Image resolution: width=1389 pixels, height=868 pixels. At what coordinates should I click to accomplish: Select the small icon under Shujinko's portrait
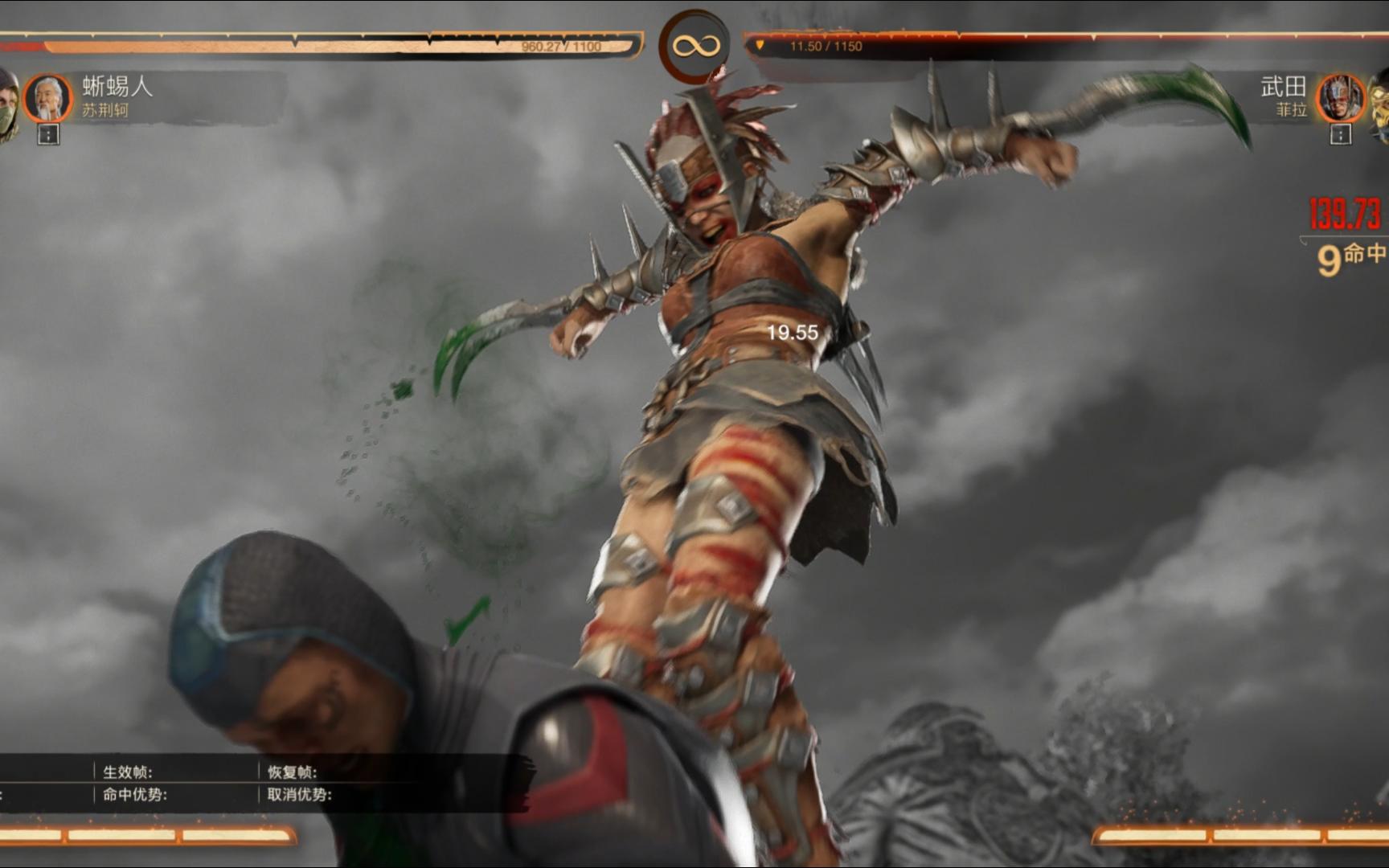[48, 135]
